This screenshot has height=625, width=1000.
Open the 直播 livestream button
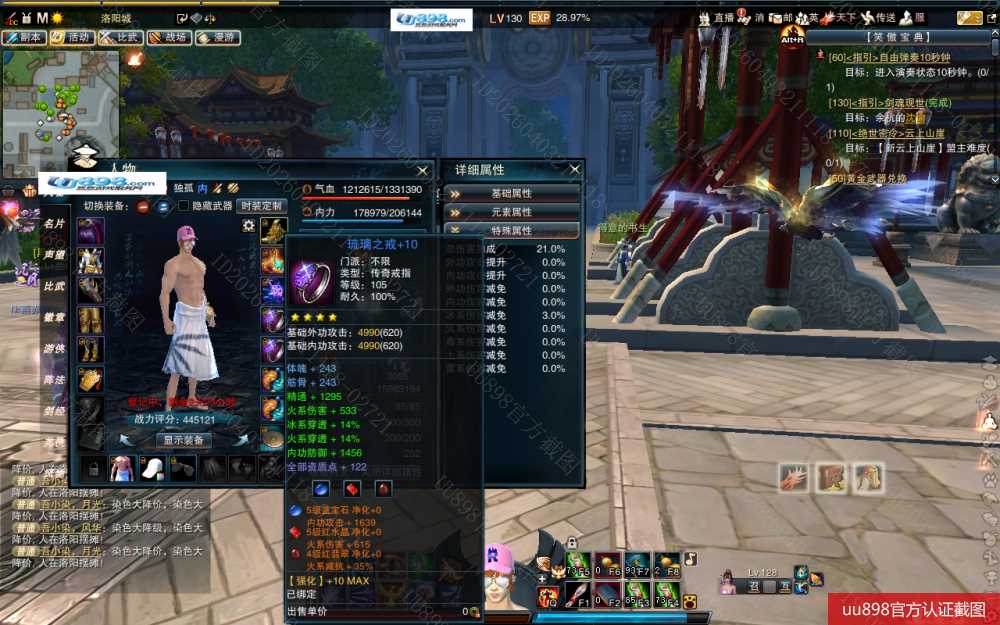[716, 18]
